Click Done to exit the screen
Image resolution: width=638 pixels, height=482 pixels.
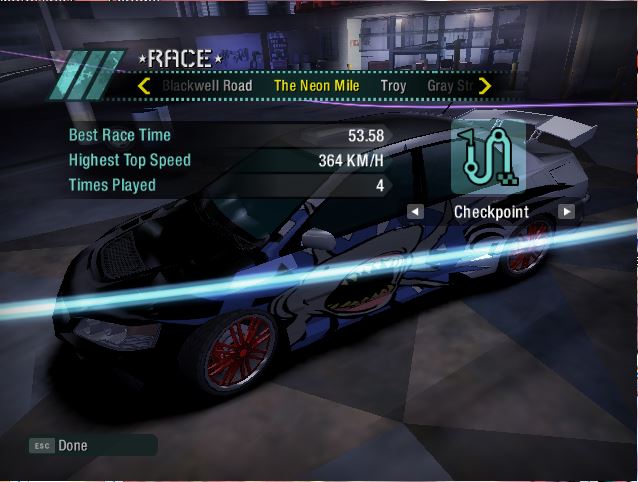72,445
